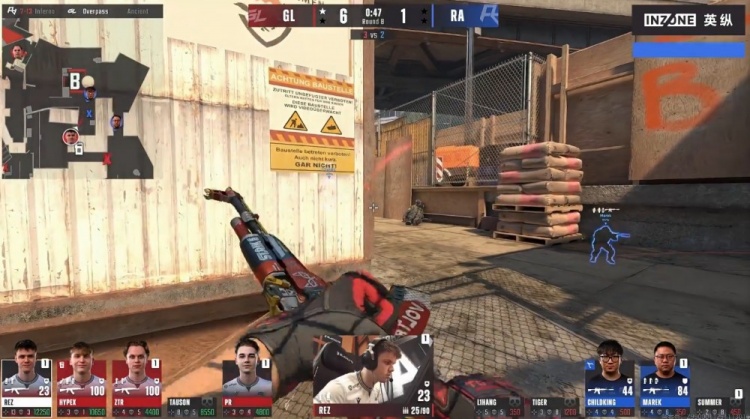Select MAREK's player card
The height and width of the screenshot is (419, 750).
[x=665, y=378]
